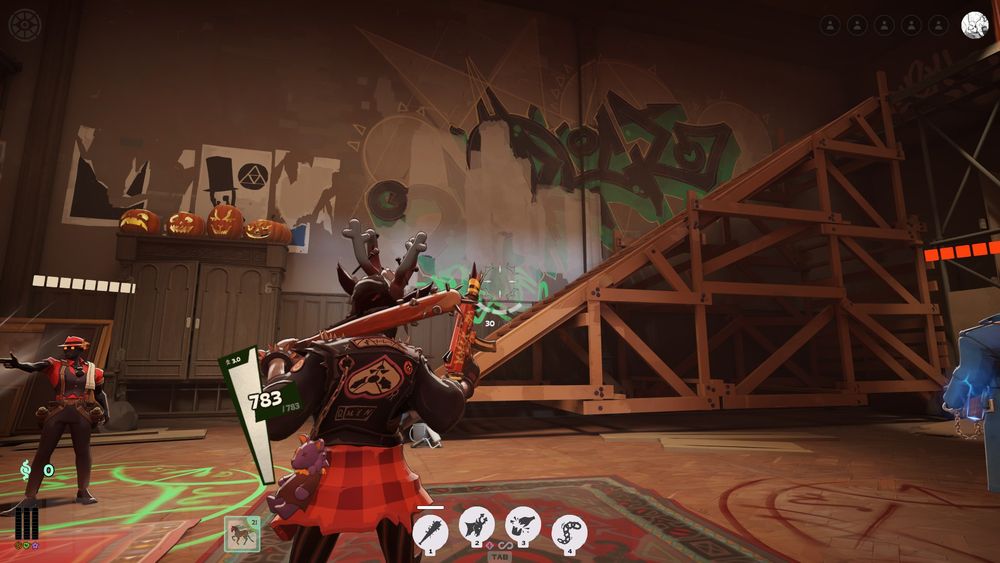The width and height of the screenshot is (1000, 563).
Task: Click the circular emblem in the top-left corner
Action: pyautogui.click(x=24, y=24)
